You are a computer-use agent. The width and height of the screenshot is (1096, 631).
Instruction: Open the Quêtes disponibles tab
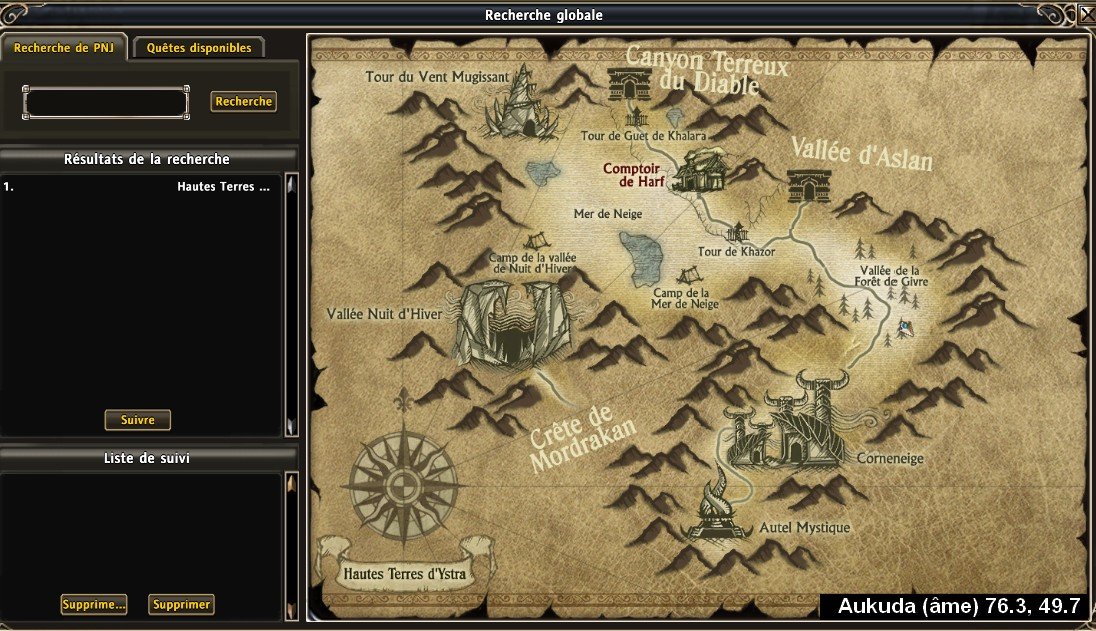tap(199, 48)
